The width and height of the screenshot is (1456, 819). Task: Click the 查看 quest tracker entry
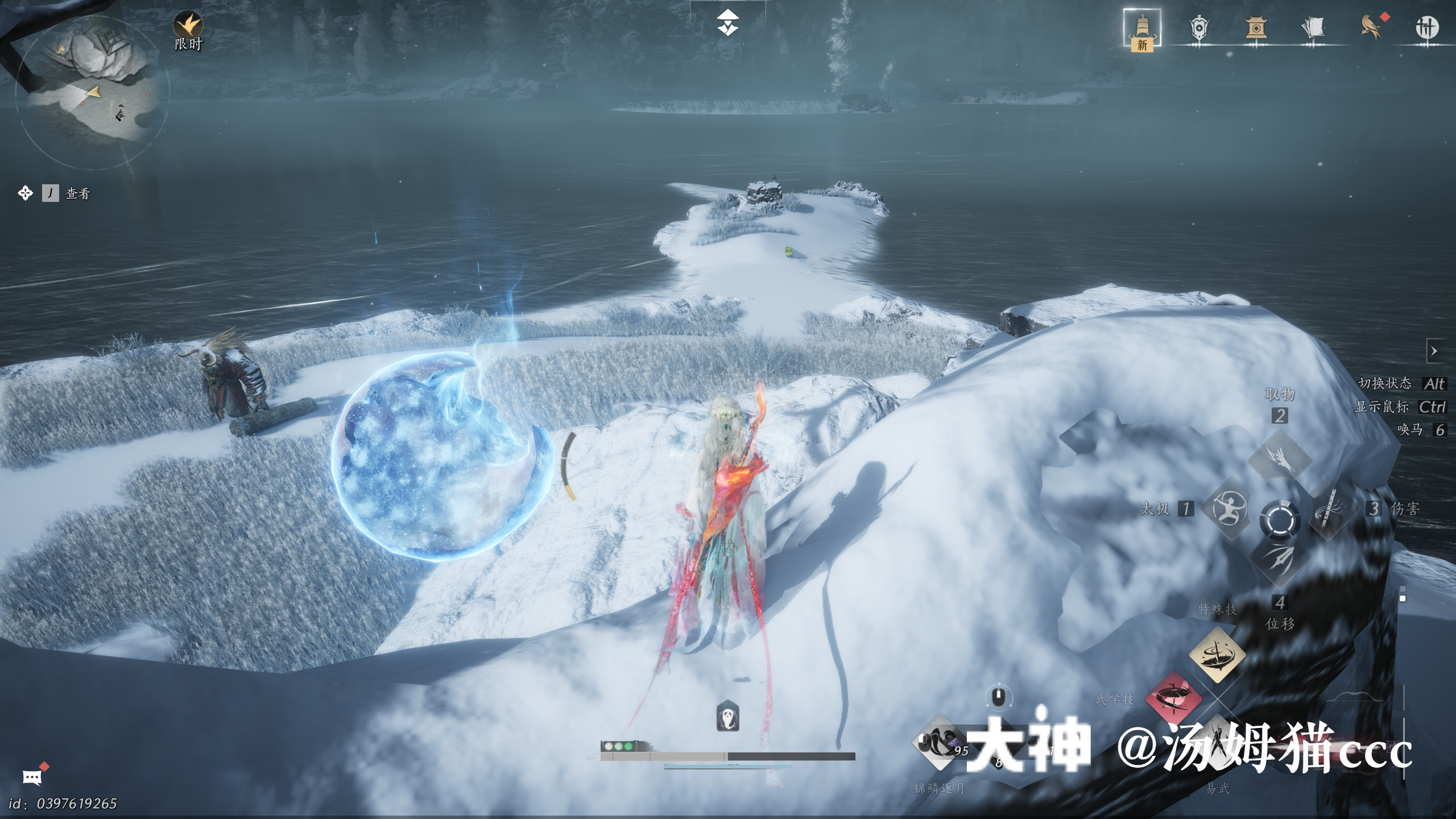(77, 193)
